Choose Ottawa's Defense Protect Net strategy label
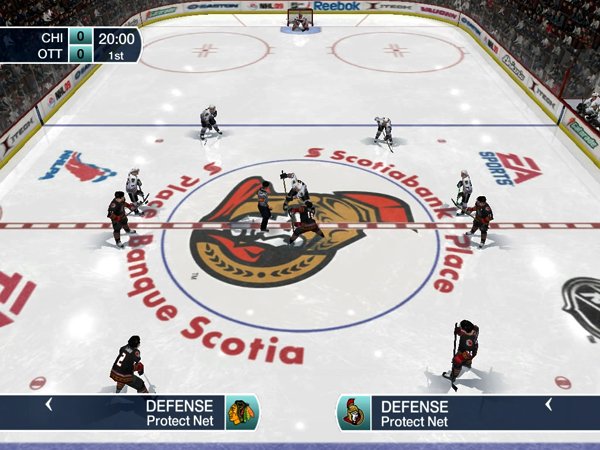The image size is (600, 450). 414,413
